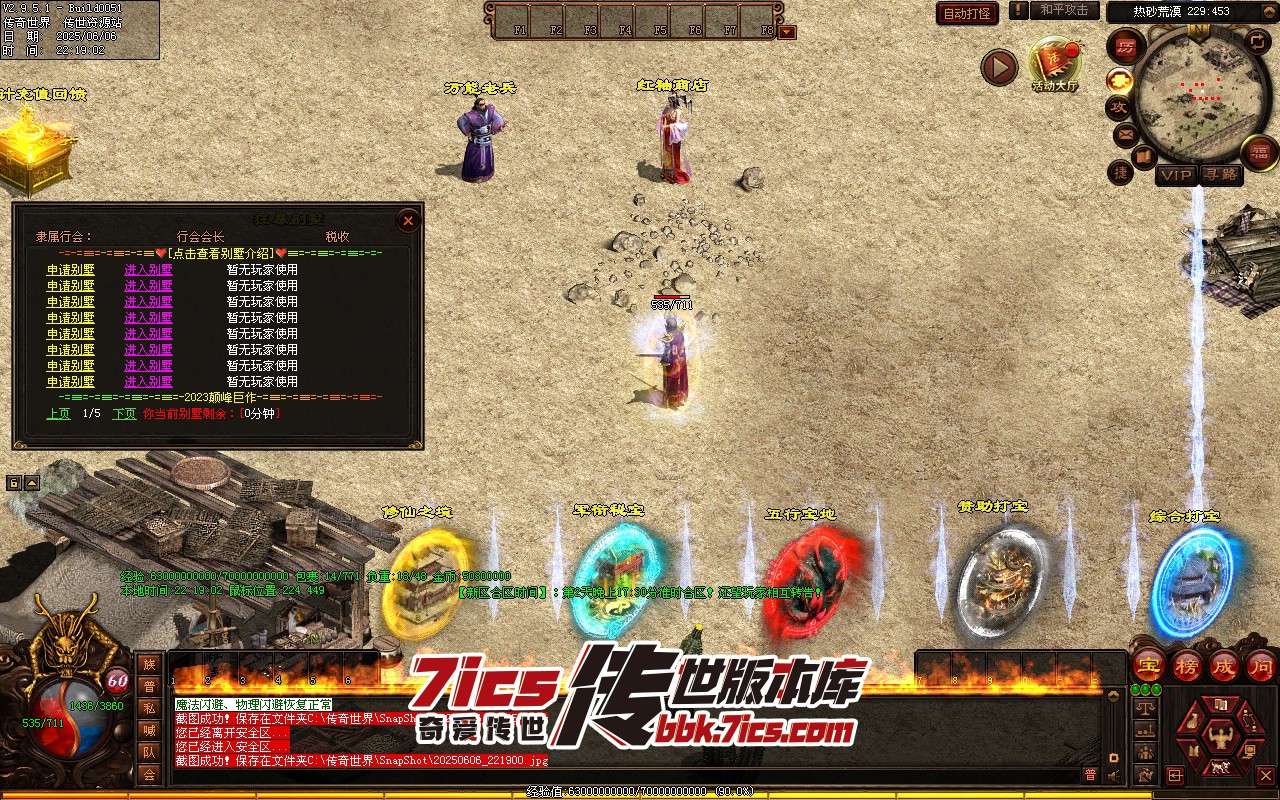Toggle the 自动打怪 auto-fight button
This screenshot has width=1280, height=800.
click(967, 13)
